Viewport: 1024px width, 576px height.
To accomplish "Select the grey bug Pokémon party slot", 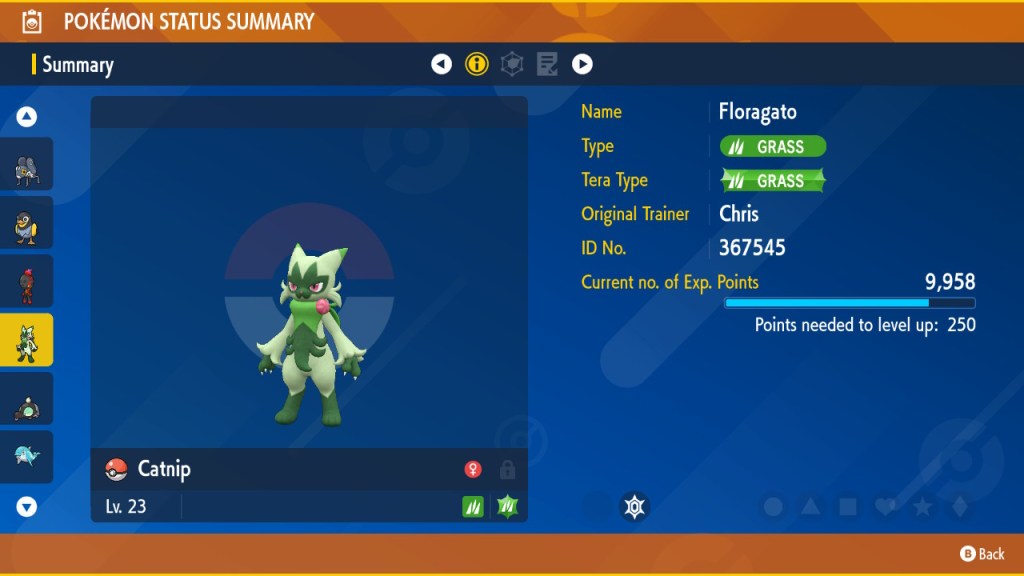I will point(27,165).
